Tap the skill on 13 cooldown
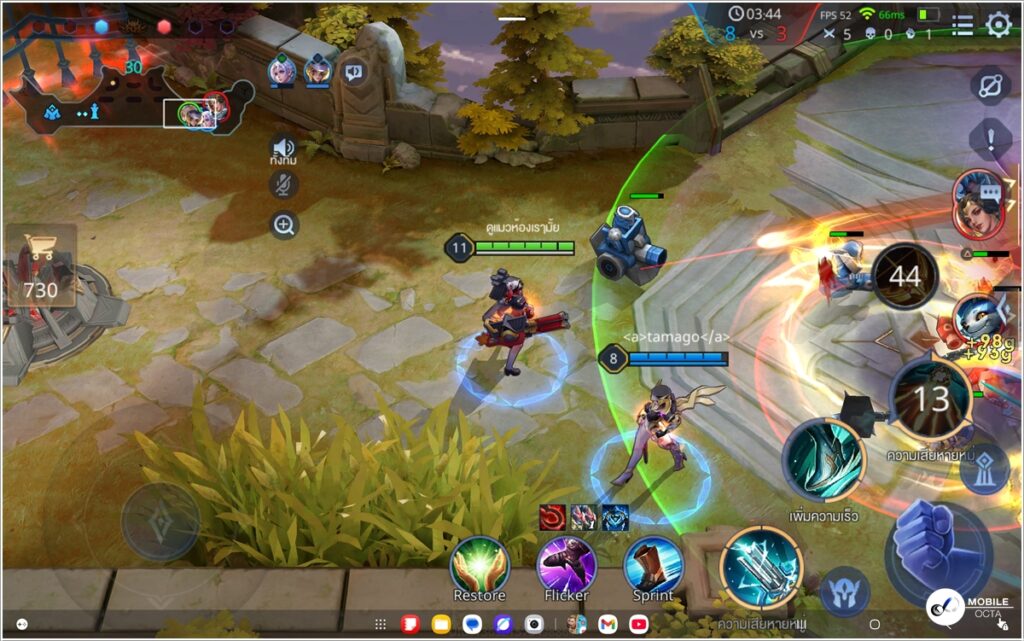Viewport: 1024px width, 641px height. click(x=930, y=400)
